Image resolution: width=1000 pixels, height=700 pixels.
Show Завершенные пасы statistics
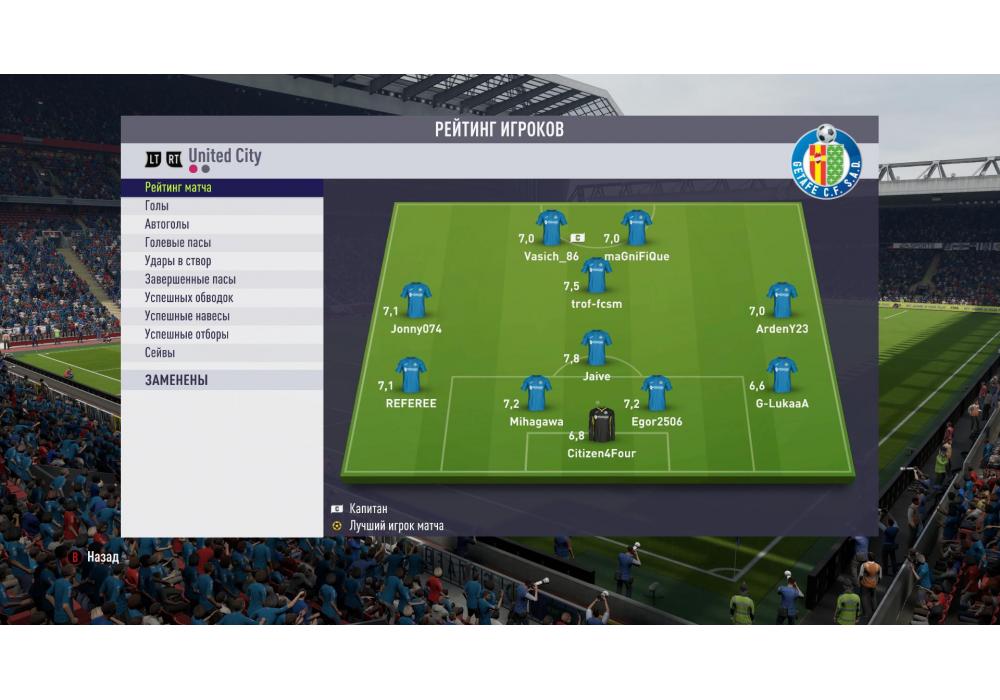coord(222,280)
